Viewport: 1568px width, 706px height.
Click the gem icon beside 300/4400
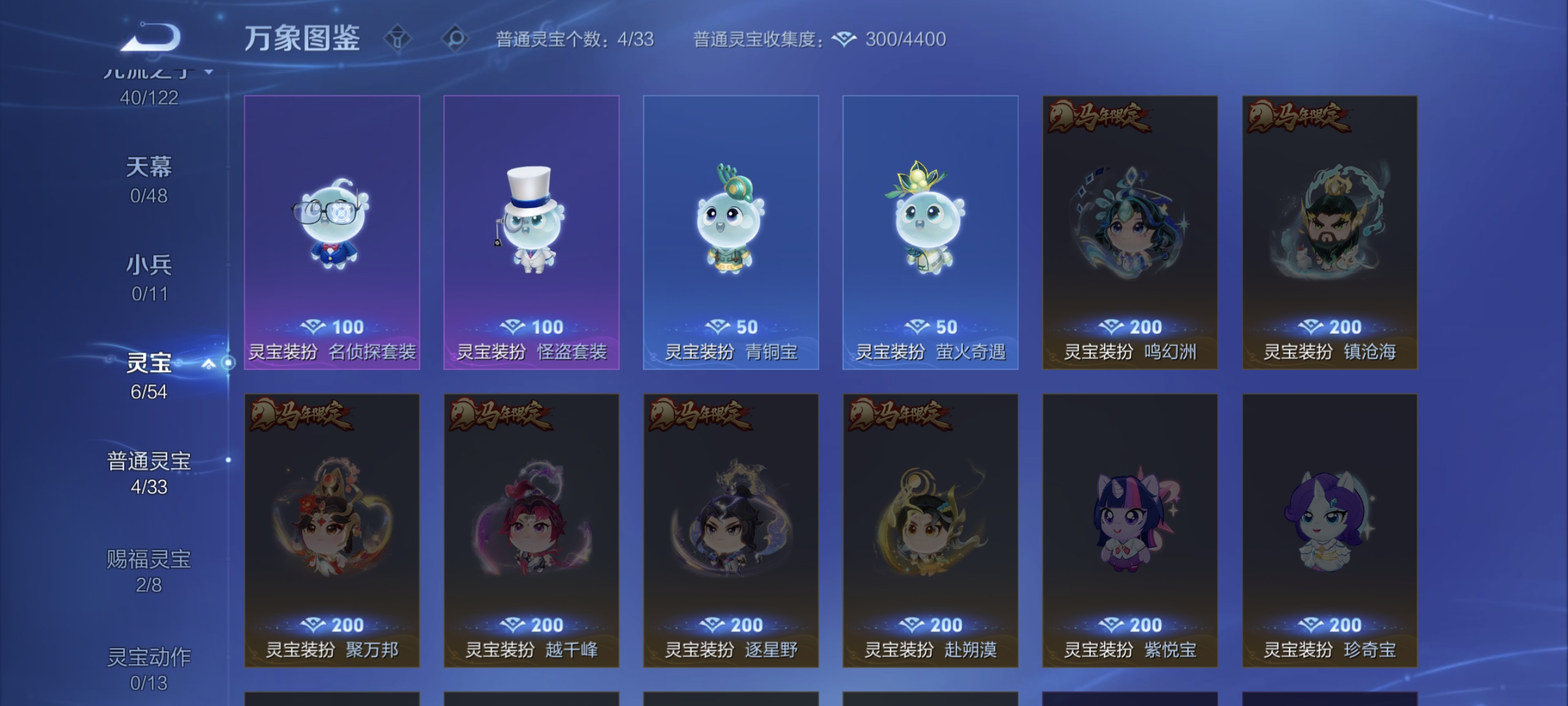843,39
